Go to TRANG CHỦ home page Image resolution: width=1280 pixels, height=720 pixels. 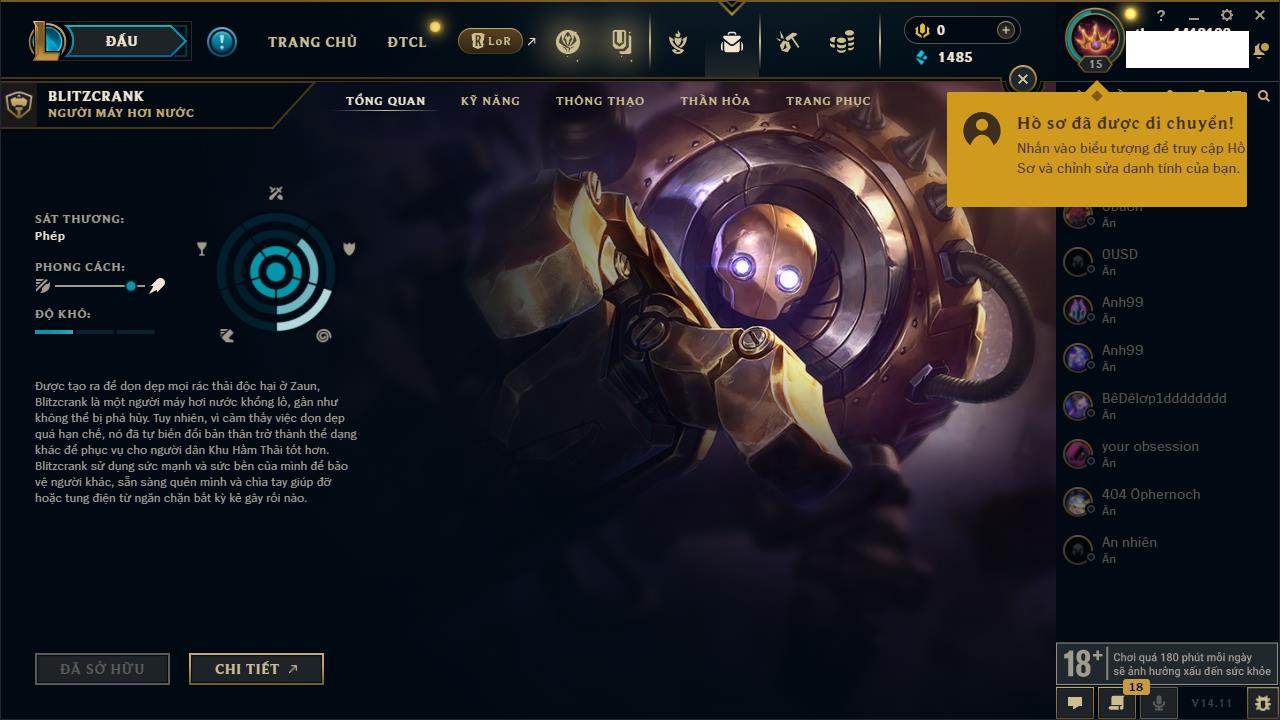[312, 42]
